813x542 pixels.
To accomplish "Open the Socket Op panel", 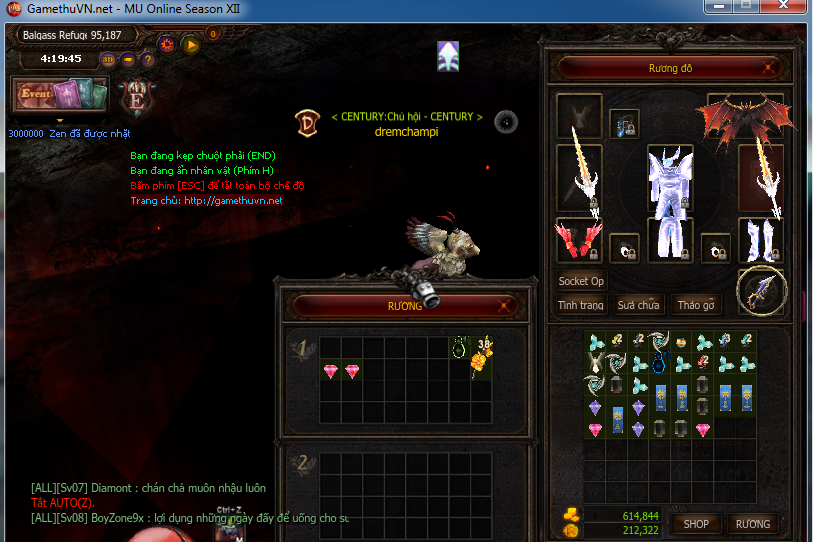I will click(581, 281).
